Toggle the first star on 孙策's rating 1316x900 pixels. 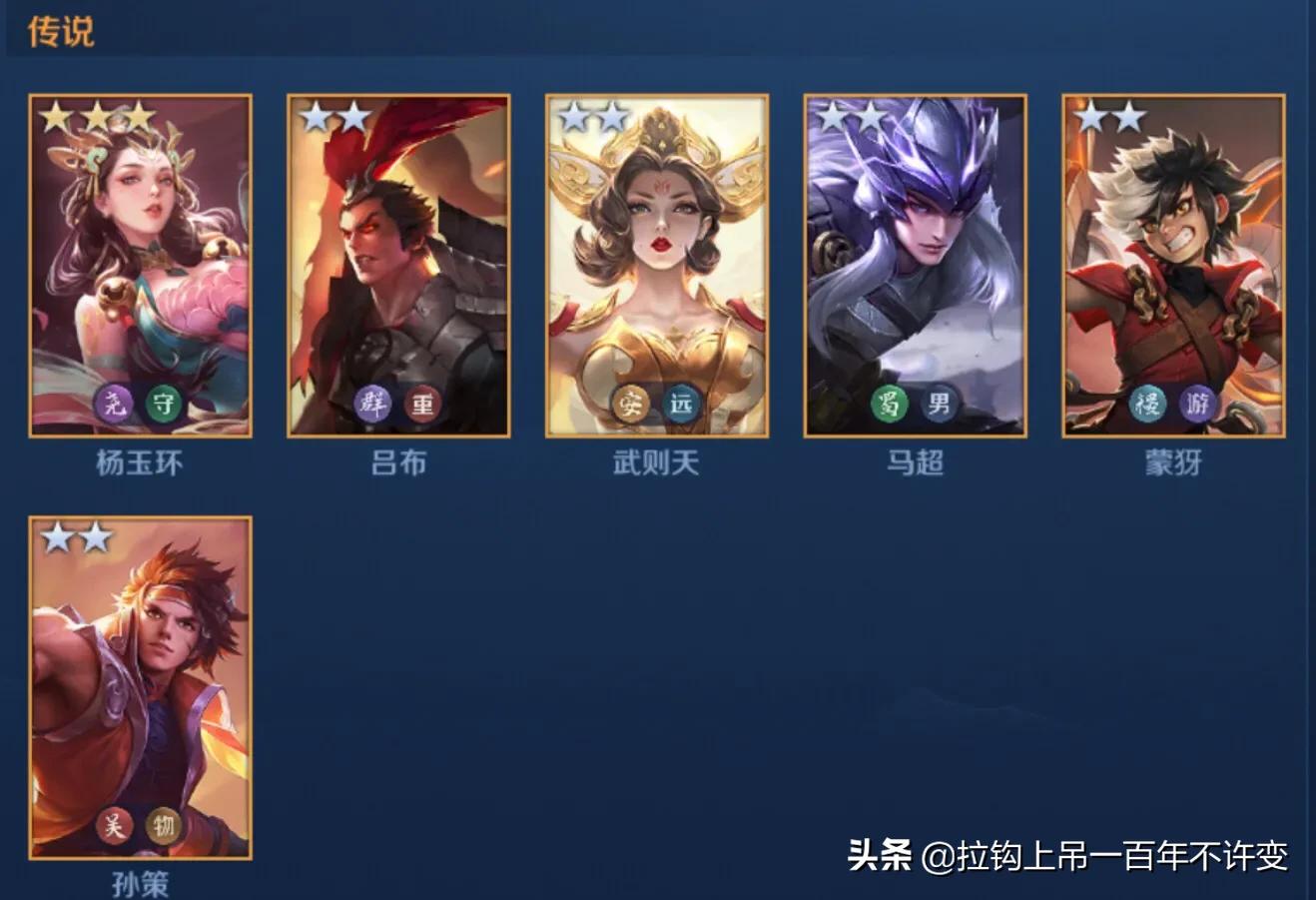click(56, 536)
